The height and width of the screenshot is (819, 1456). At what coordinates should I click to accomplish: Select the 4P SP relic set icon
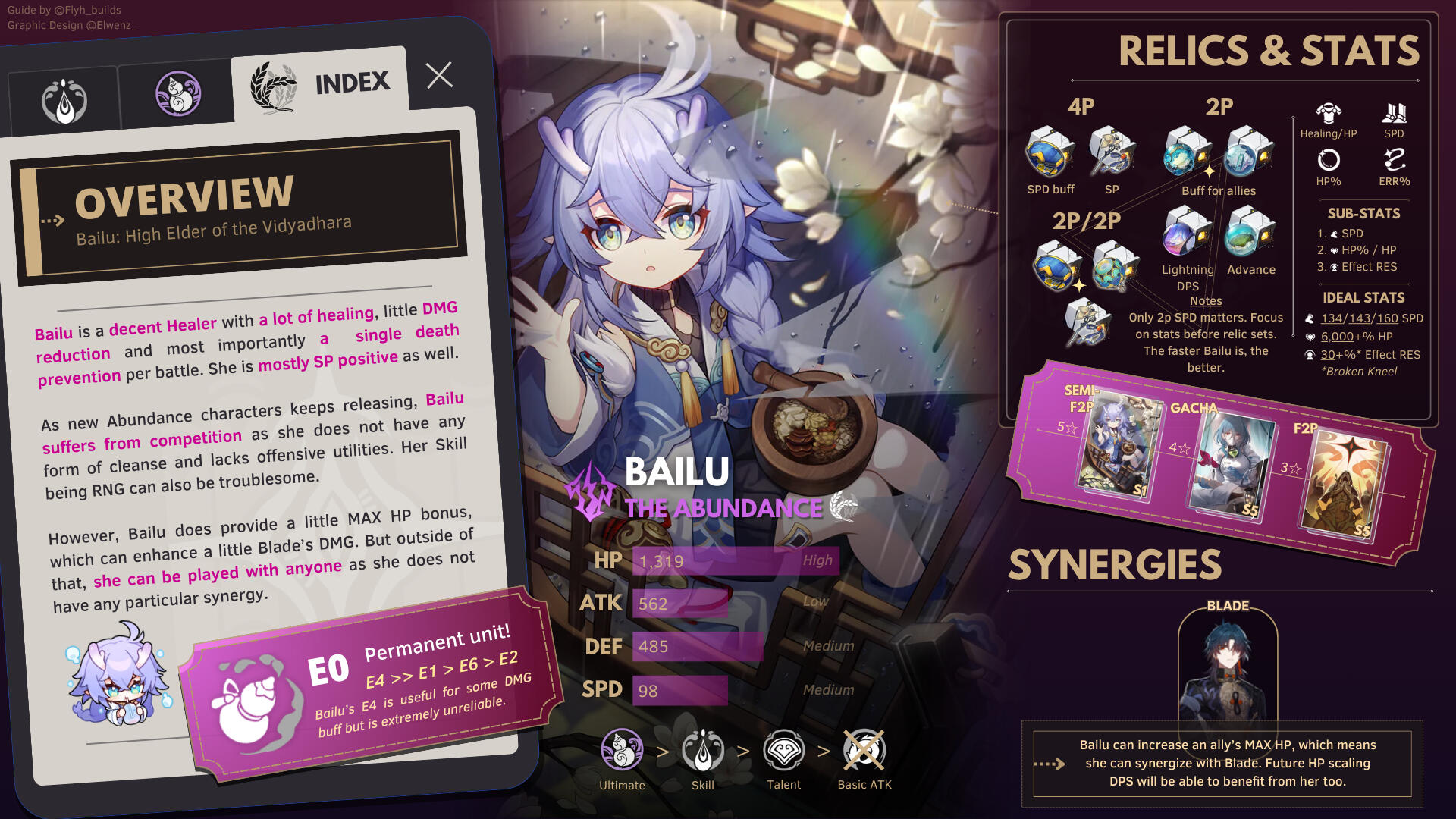[1111, 152]
